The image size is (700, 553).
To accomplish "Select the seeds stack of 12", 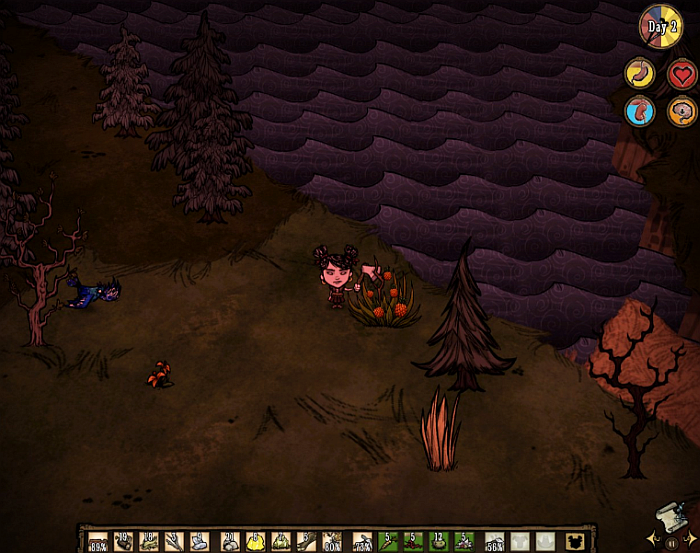I will click(x=438, y=541).
